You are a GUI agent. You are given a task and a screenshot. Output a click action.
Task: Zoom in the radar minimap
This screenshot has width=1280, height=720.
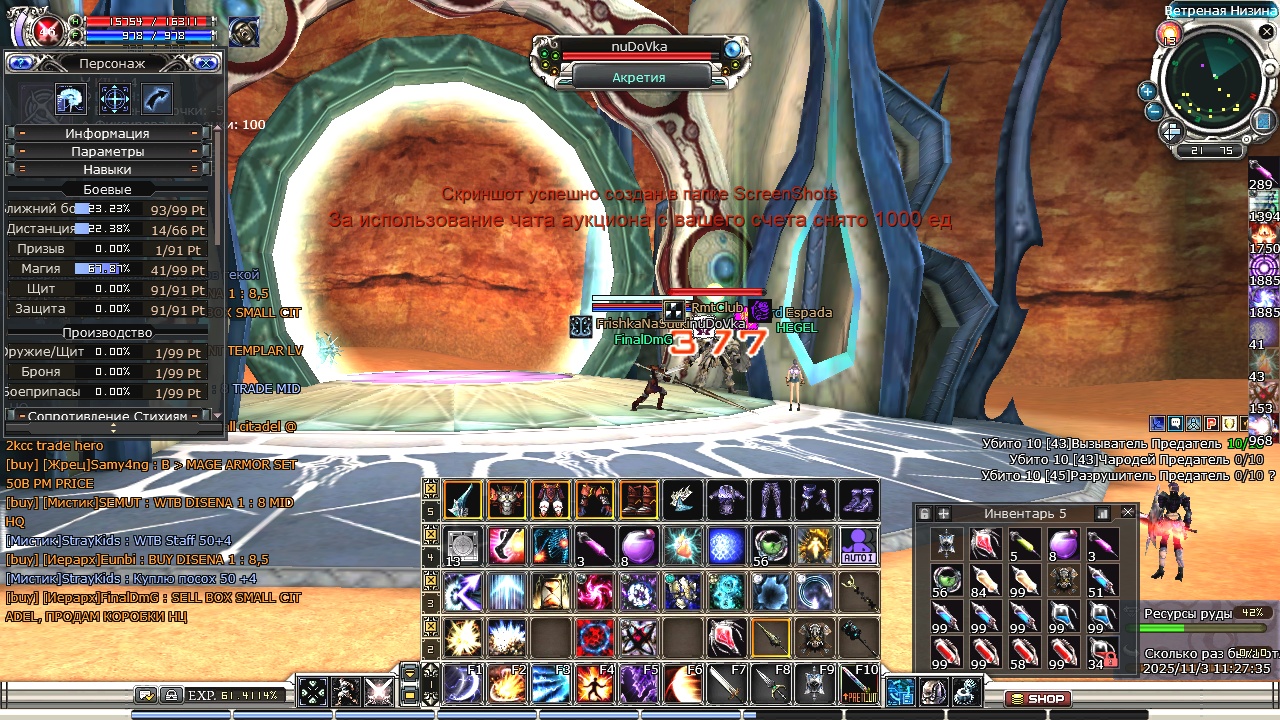pos(1147,91)
